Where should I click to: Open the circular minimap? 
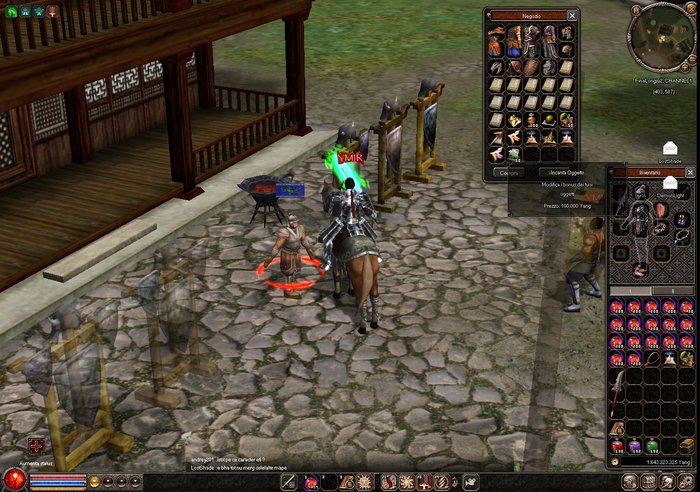(x=661, y=31)
